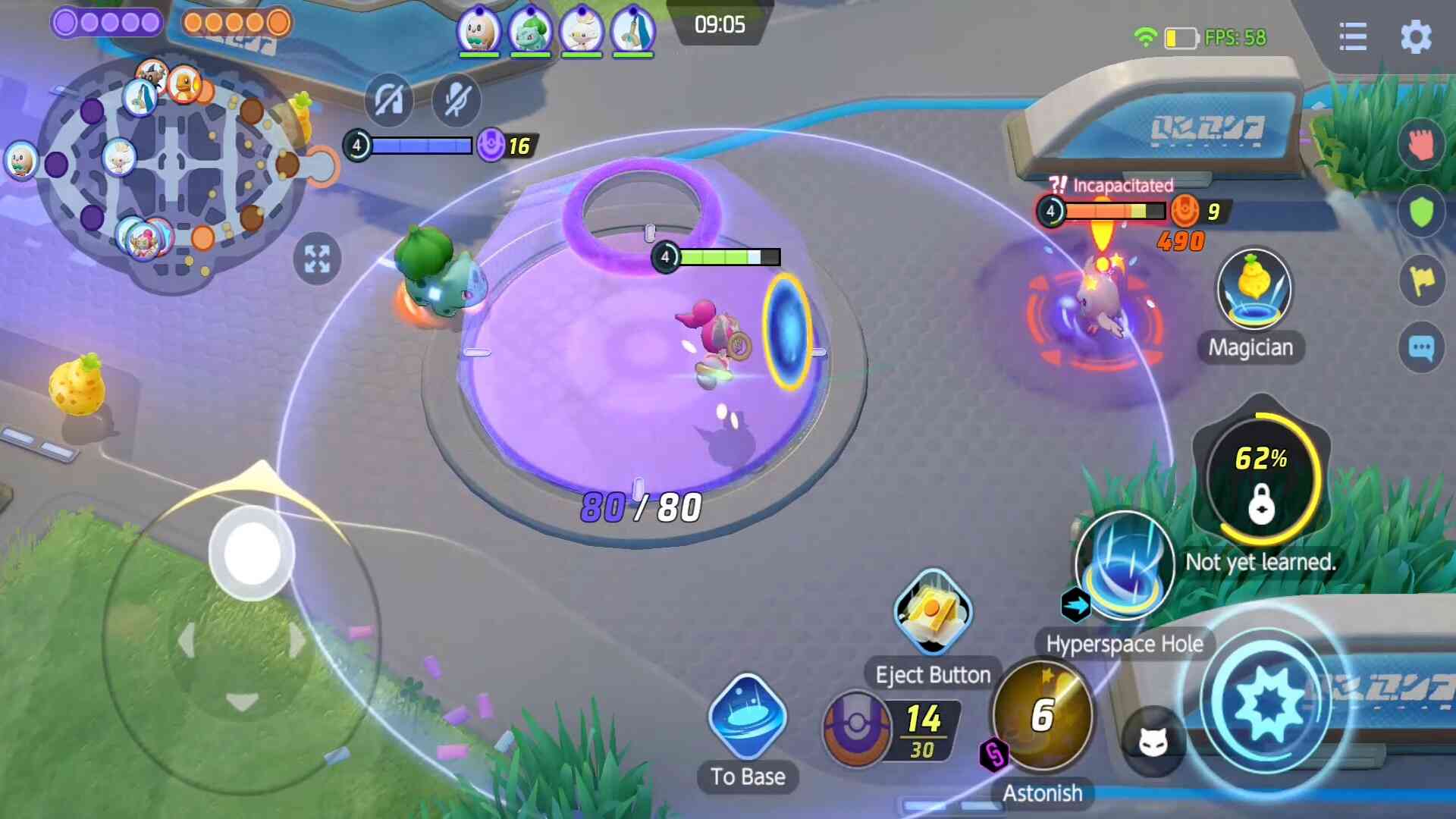Expand the minimap with the arrows button
The height and width of the screenshot is (819, 1456).
[x=317, y=259]
